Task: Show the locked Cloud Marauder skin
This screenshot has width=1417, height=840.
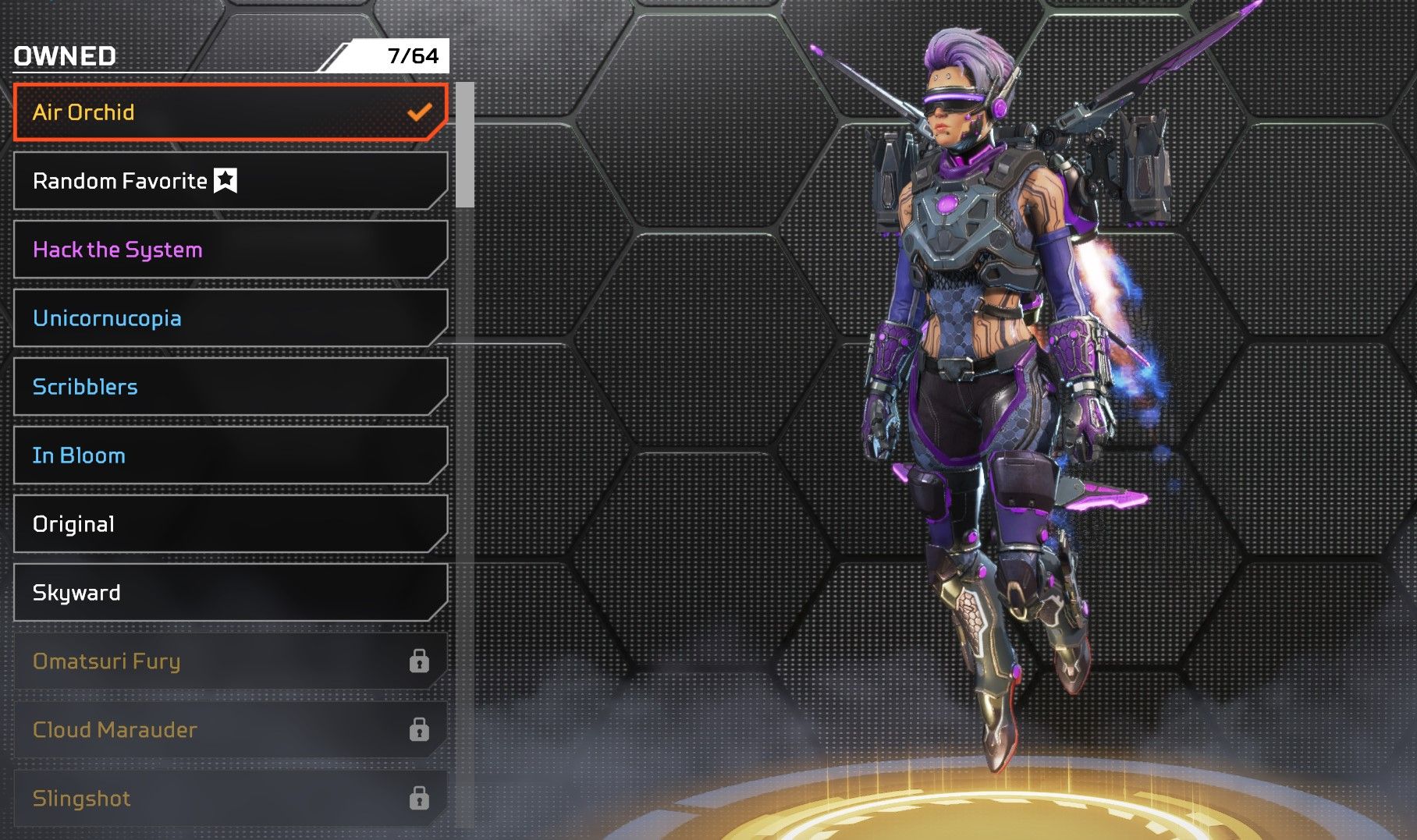Action: [x=230, y=730]
